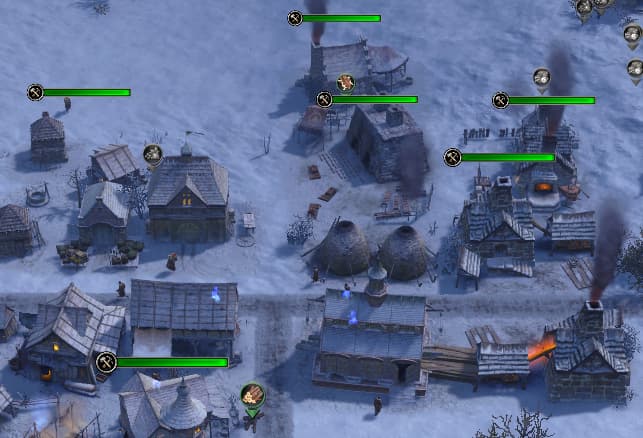Select the orange round icon with green rim
Viewport: 643px width, 438px height.
[x=346, y=82]
